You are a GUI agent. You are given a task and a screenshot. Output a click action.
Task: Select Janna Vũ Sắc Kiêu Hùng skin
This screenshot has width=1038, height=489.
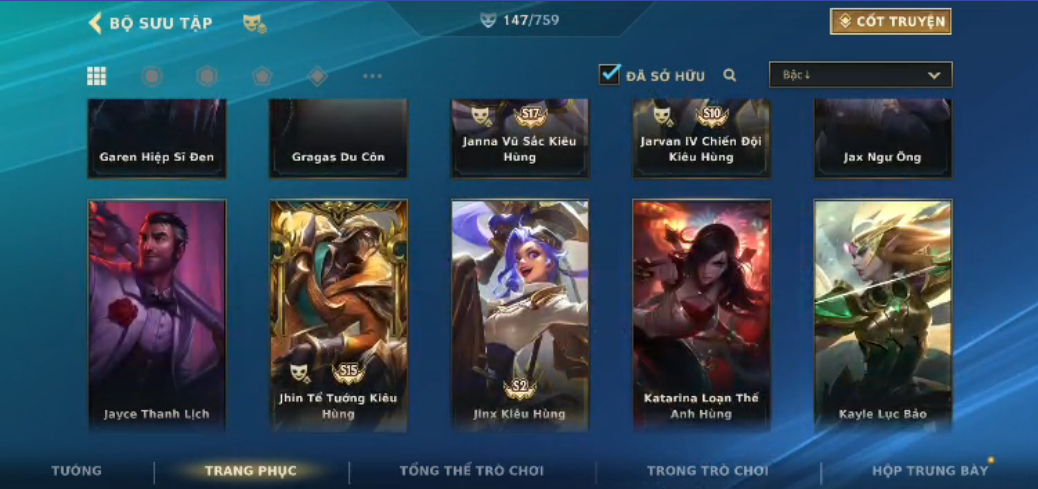pyautogui.click(x=520, y=138)
